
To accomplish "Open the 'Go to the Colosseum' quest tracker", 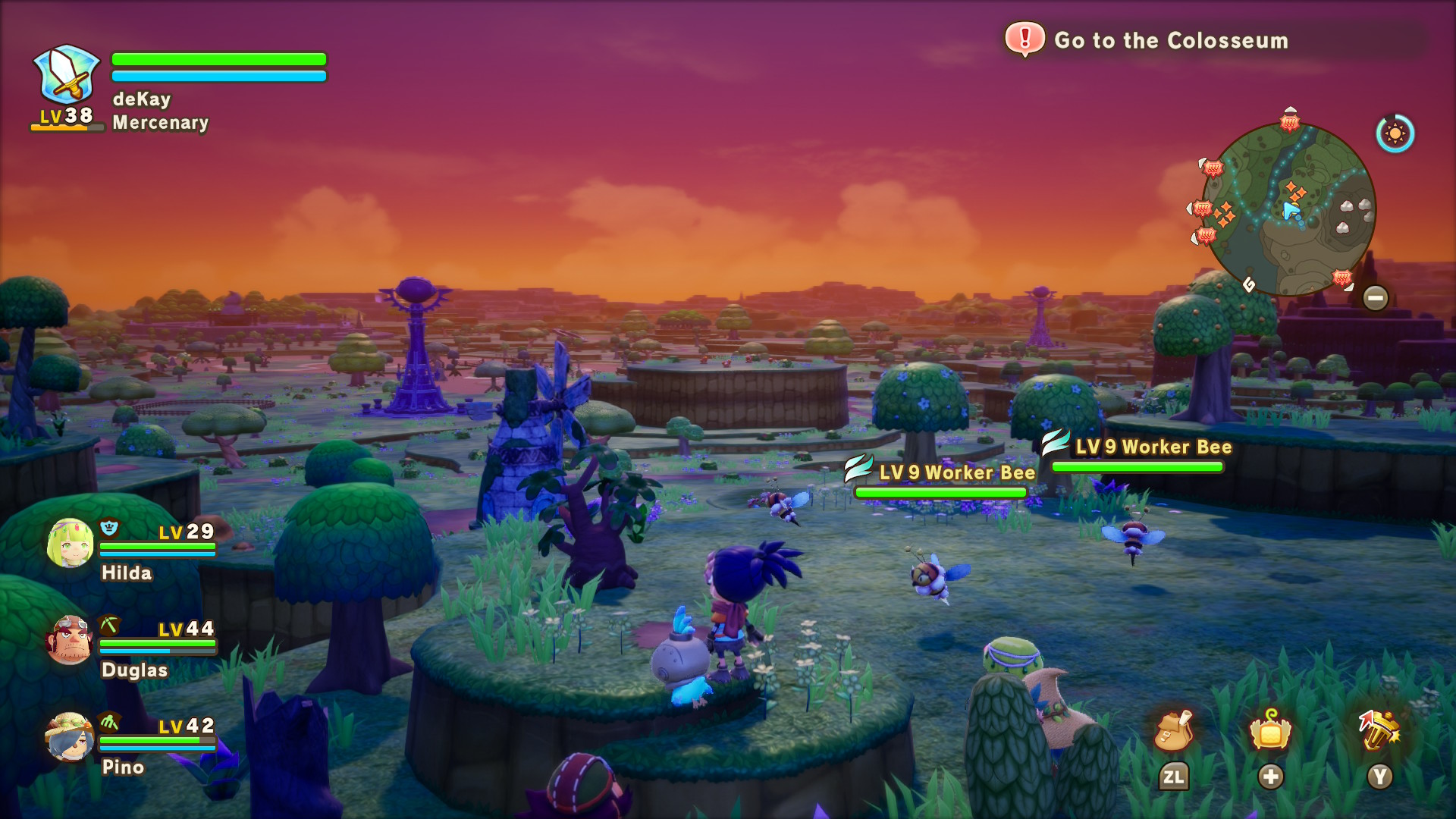I will click(x=1170, y=40).
